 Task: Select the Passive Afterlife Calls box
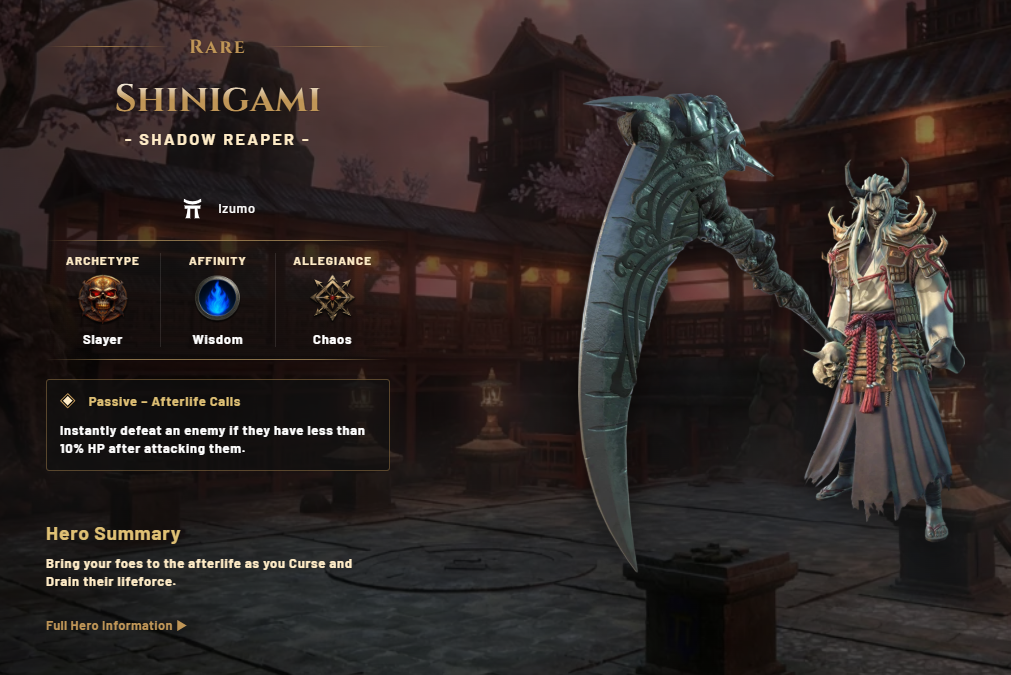[217, 425]
